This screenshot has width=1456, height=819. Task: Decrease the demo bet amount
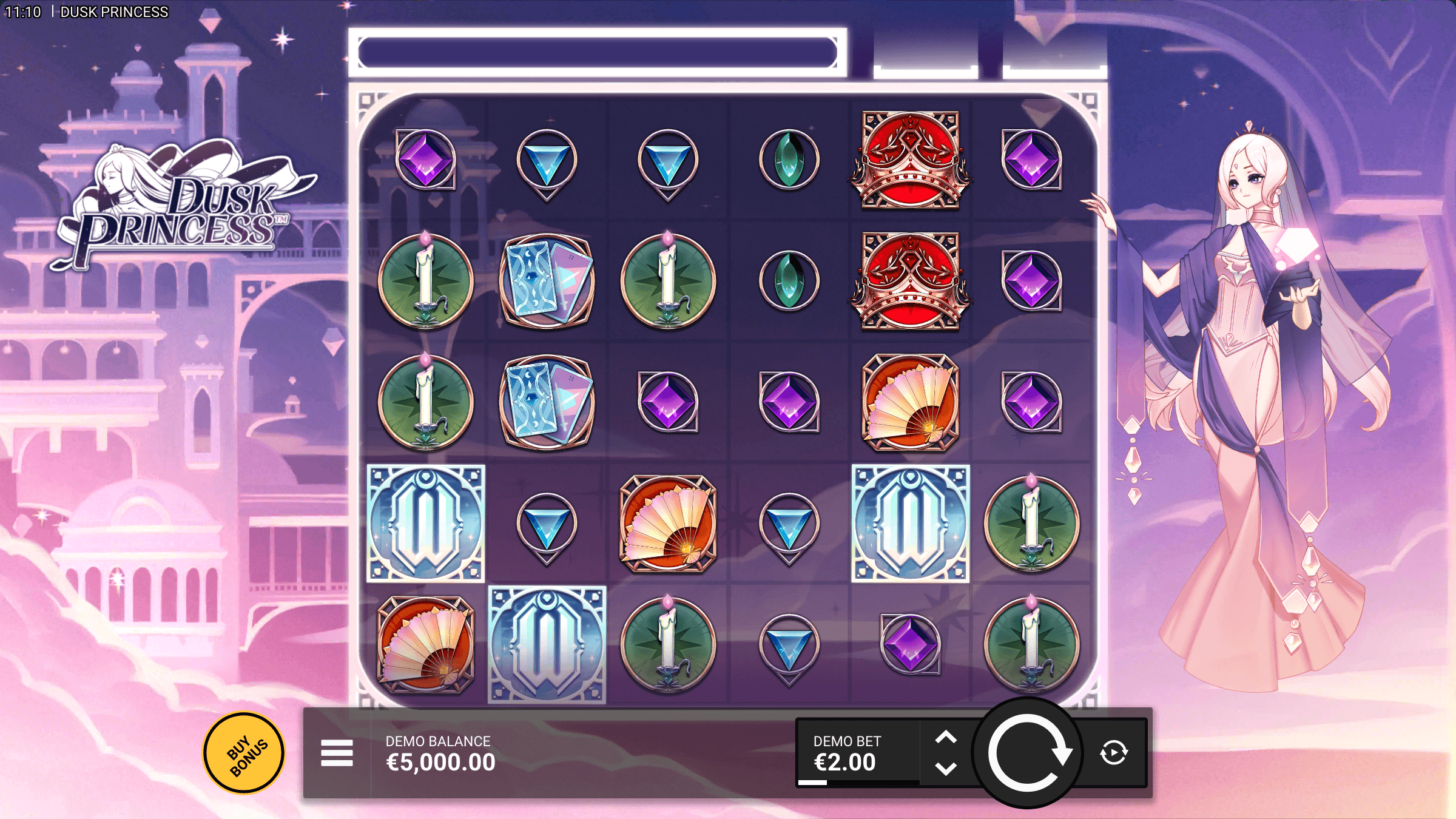point(946,769)
